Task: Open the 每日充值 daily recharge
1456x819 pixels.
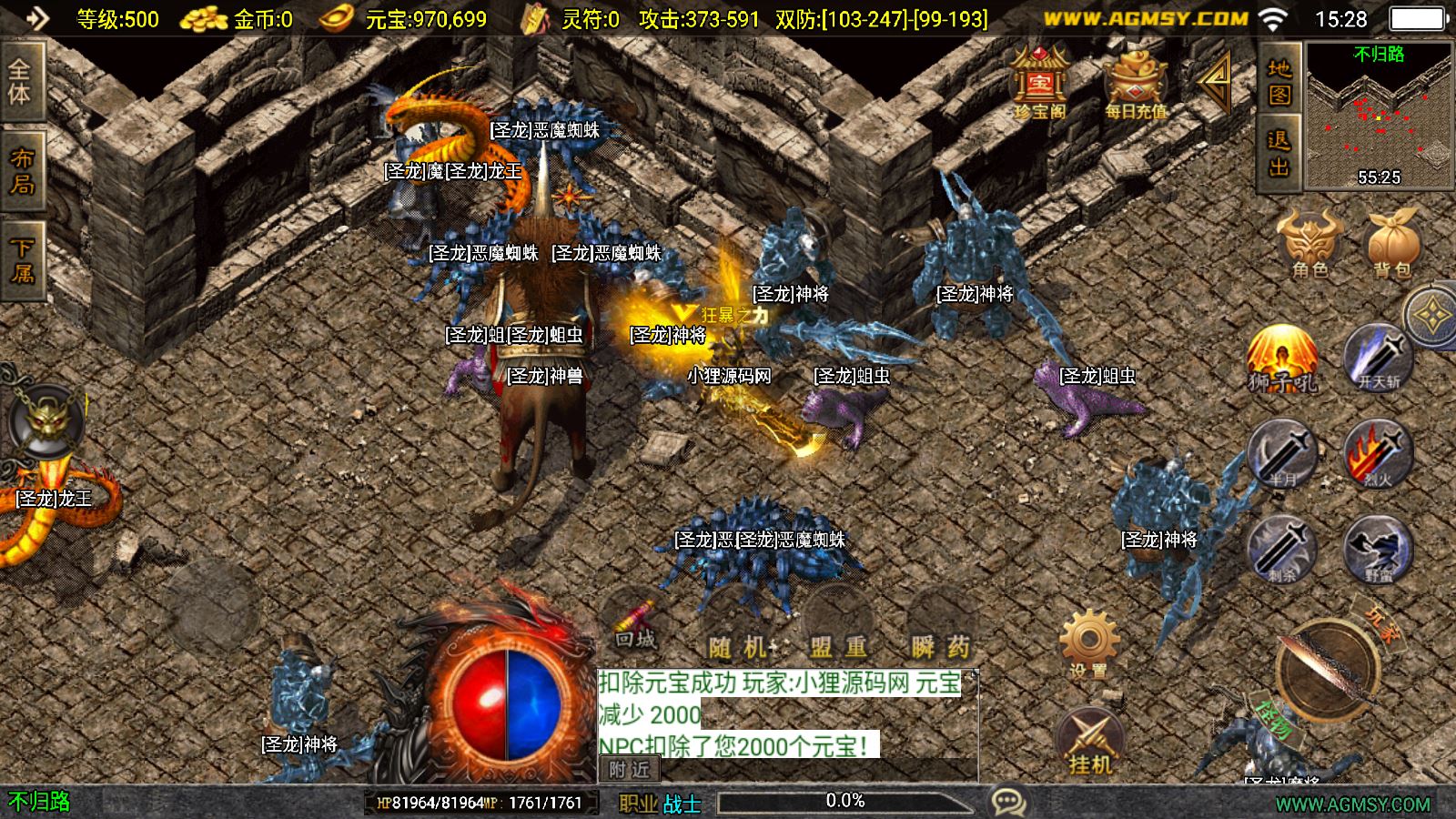Action: [1135, 84]
